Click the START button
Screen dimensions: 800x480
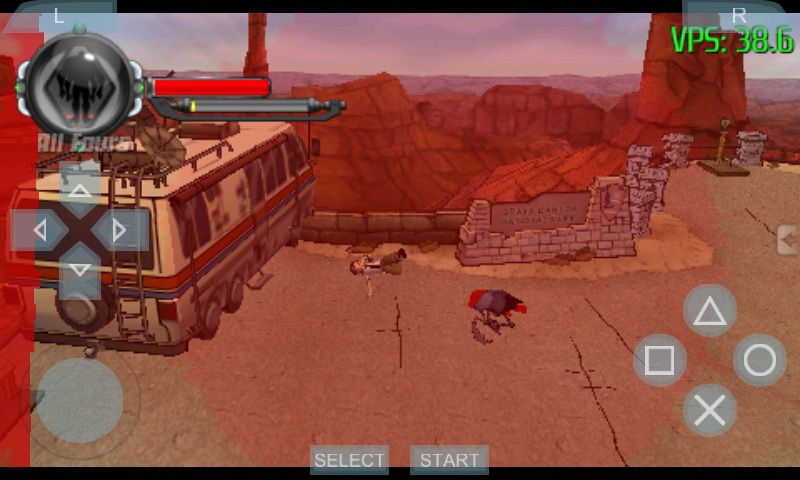point(449,460)
